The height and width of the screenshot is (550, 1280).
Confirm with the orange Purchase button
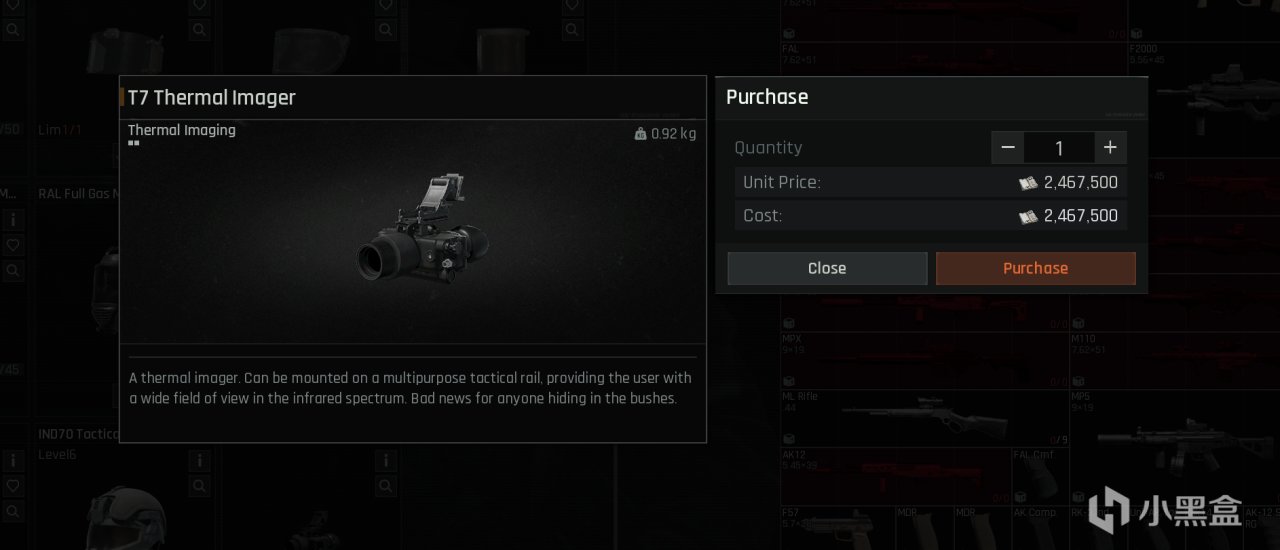[1035, 268]
